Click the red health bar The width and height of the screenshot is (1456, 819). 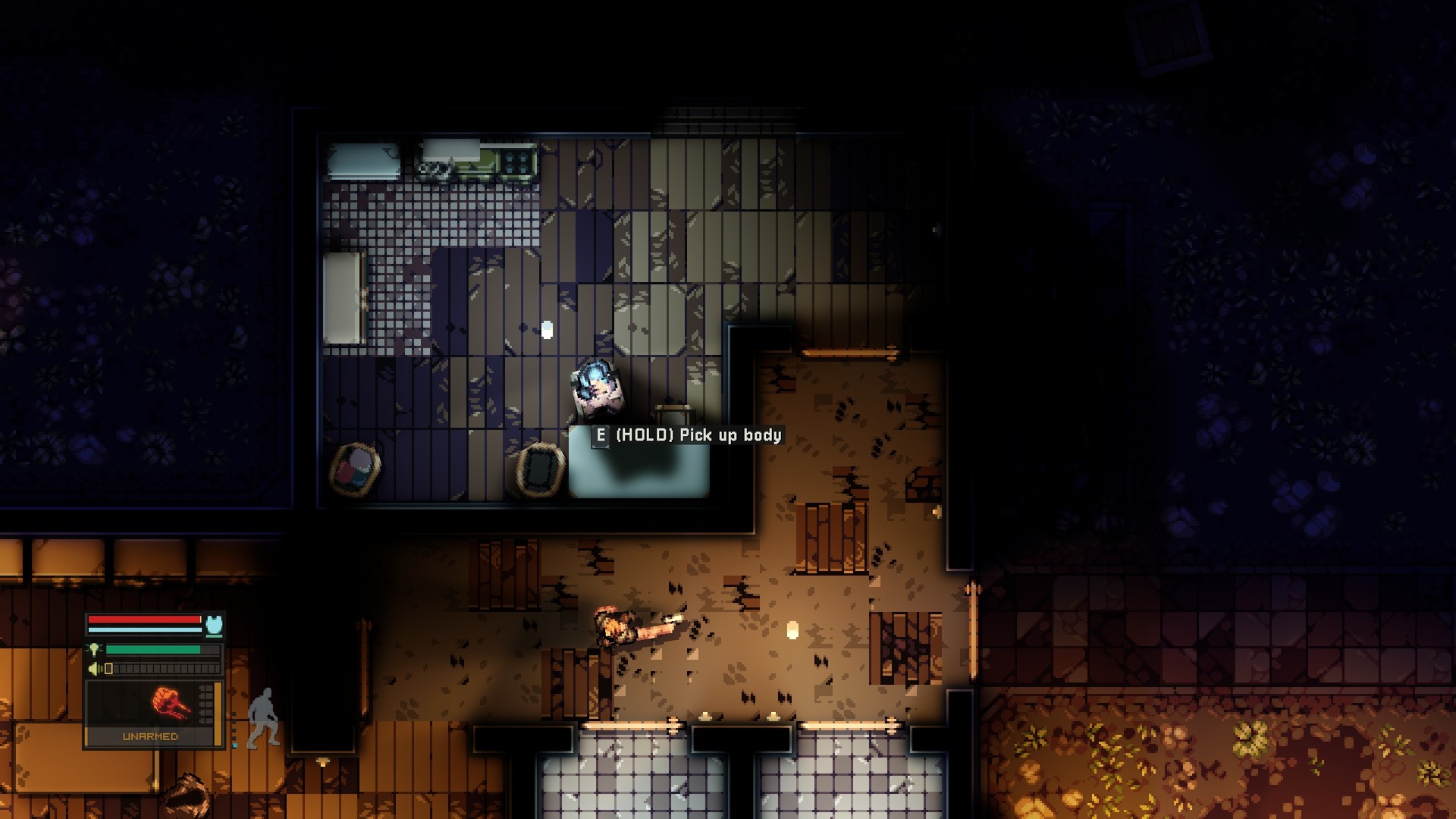point(143,619)
